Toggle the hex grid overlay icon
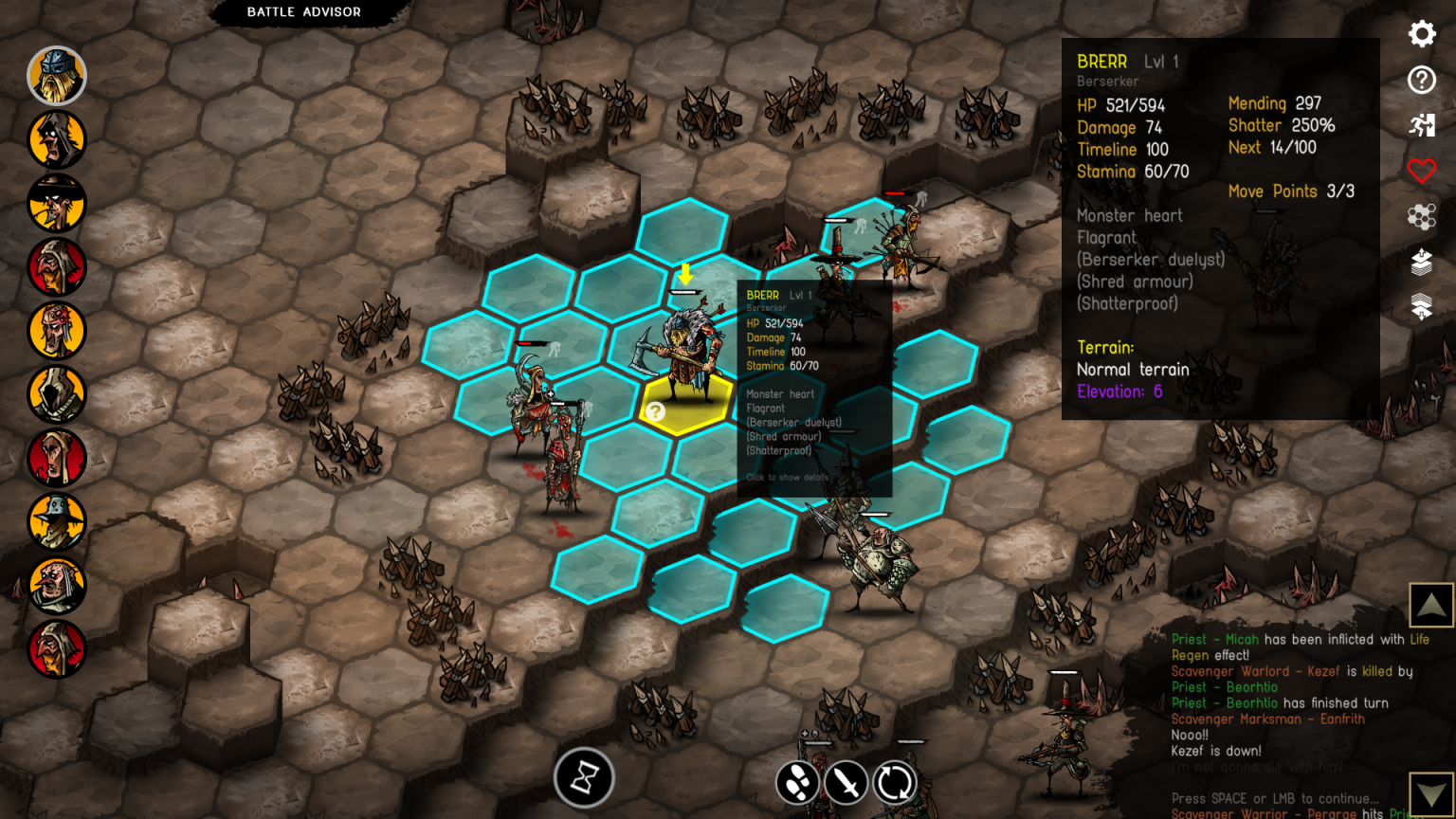Viewport: 1456px width, 819px height. (1423, 217)
